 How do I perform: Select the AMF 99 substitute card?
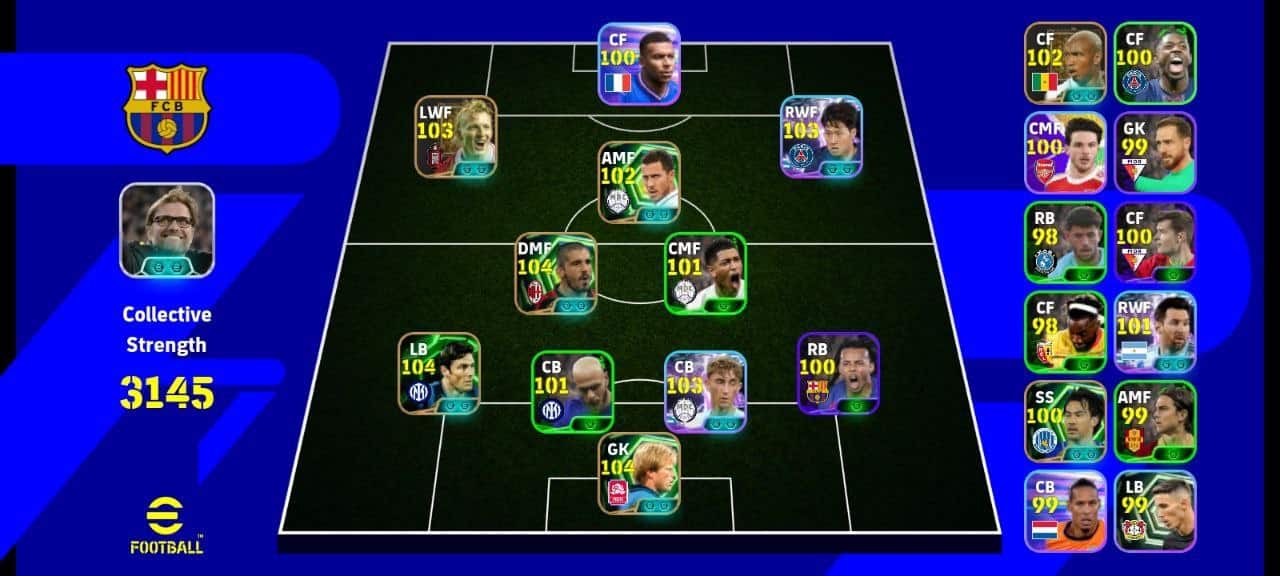tap(1155, 421)
